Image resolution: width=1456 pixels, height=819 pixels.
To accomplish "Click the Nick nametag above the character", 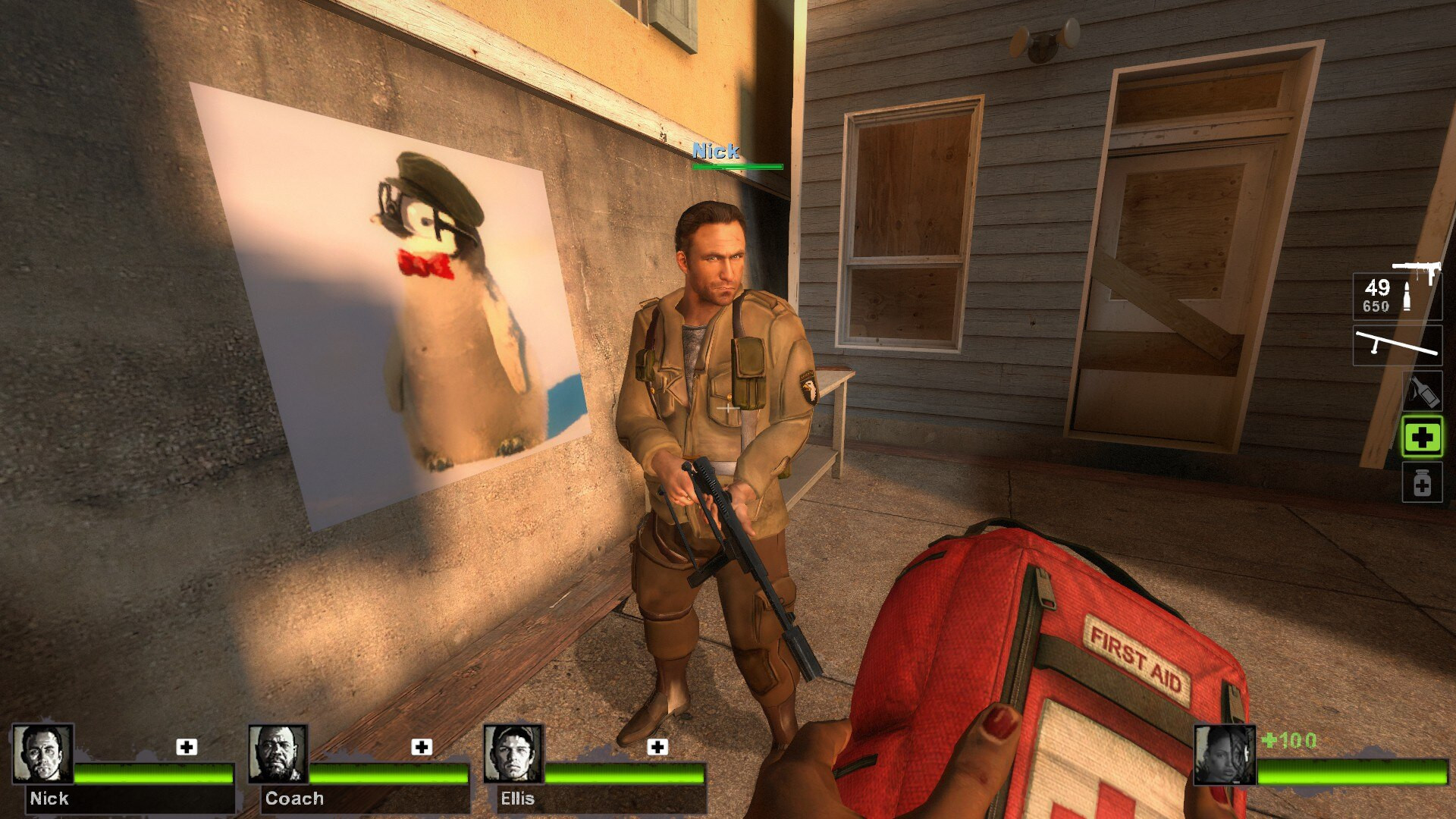I will (716, 152).
